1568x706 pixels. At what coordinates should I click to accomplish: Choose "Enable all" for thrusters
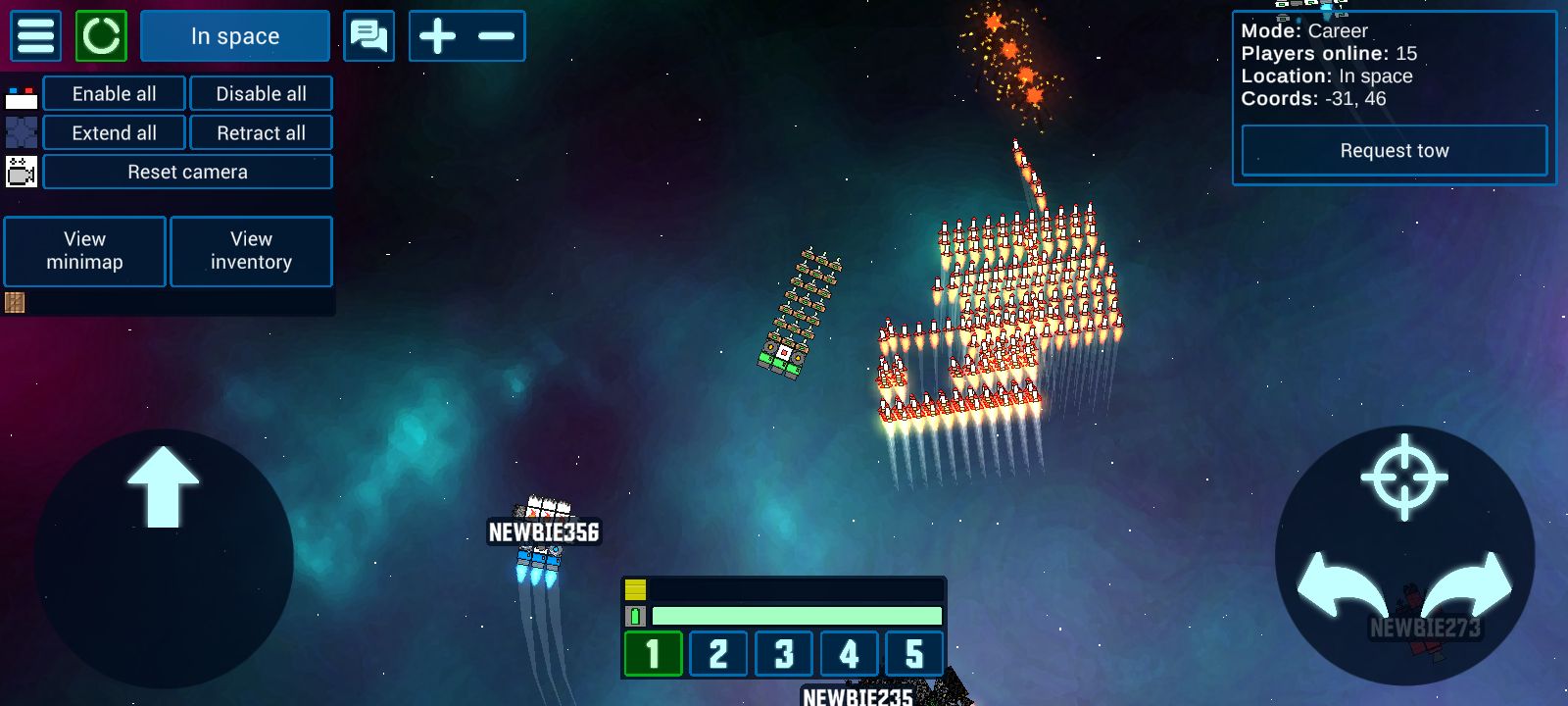click(114, 94)
